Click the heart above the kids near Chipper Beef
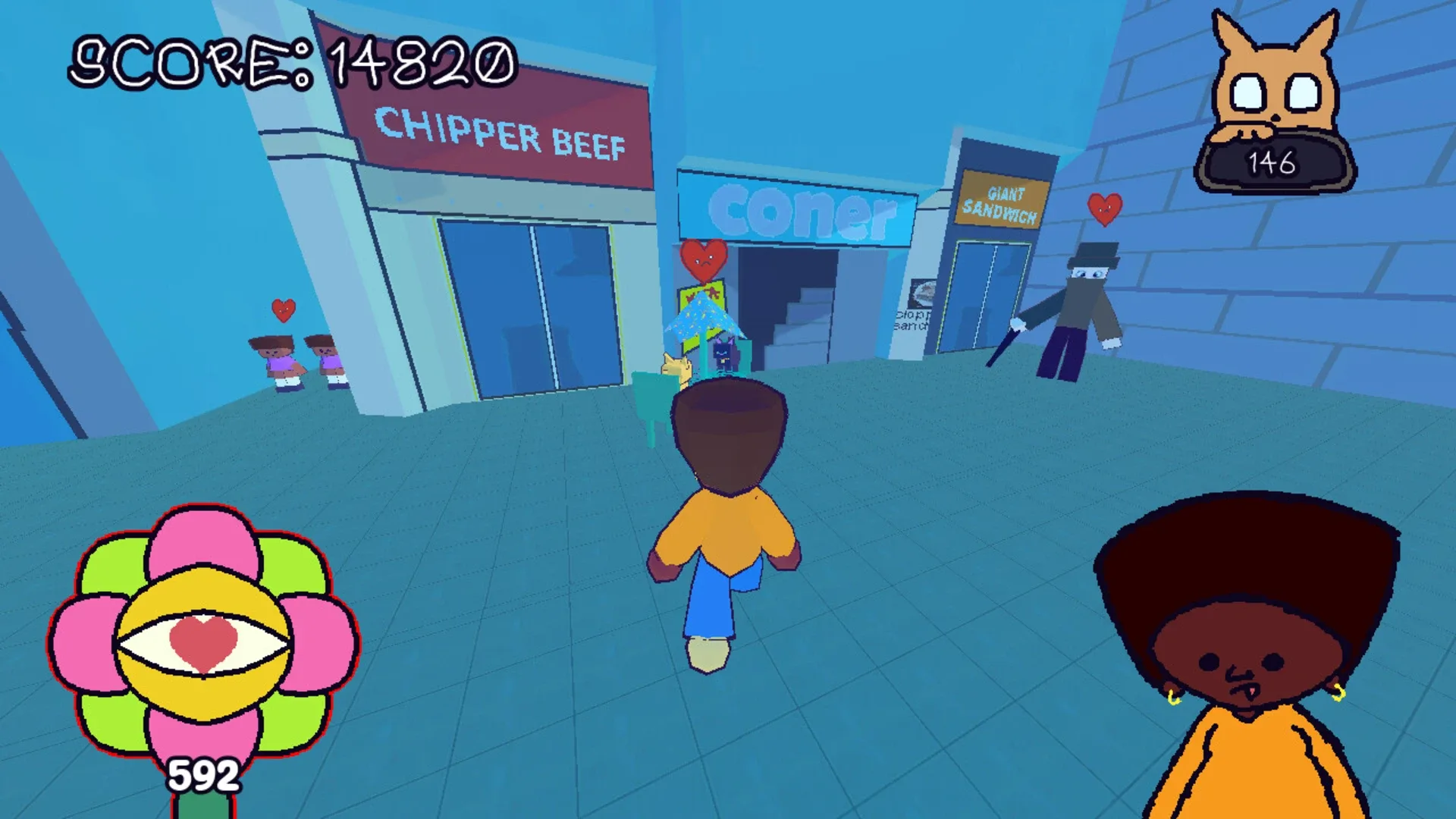The image size is (1456, 819). click(282, 311)
